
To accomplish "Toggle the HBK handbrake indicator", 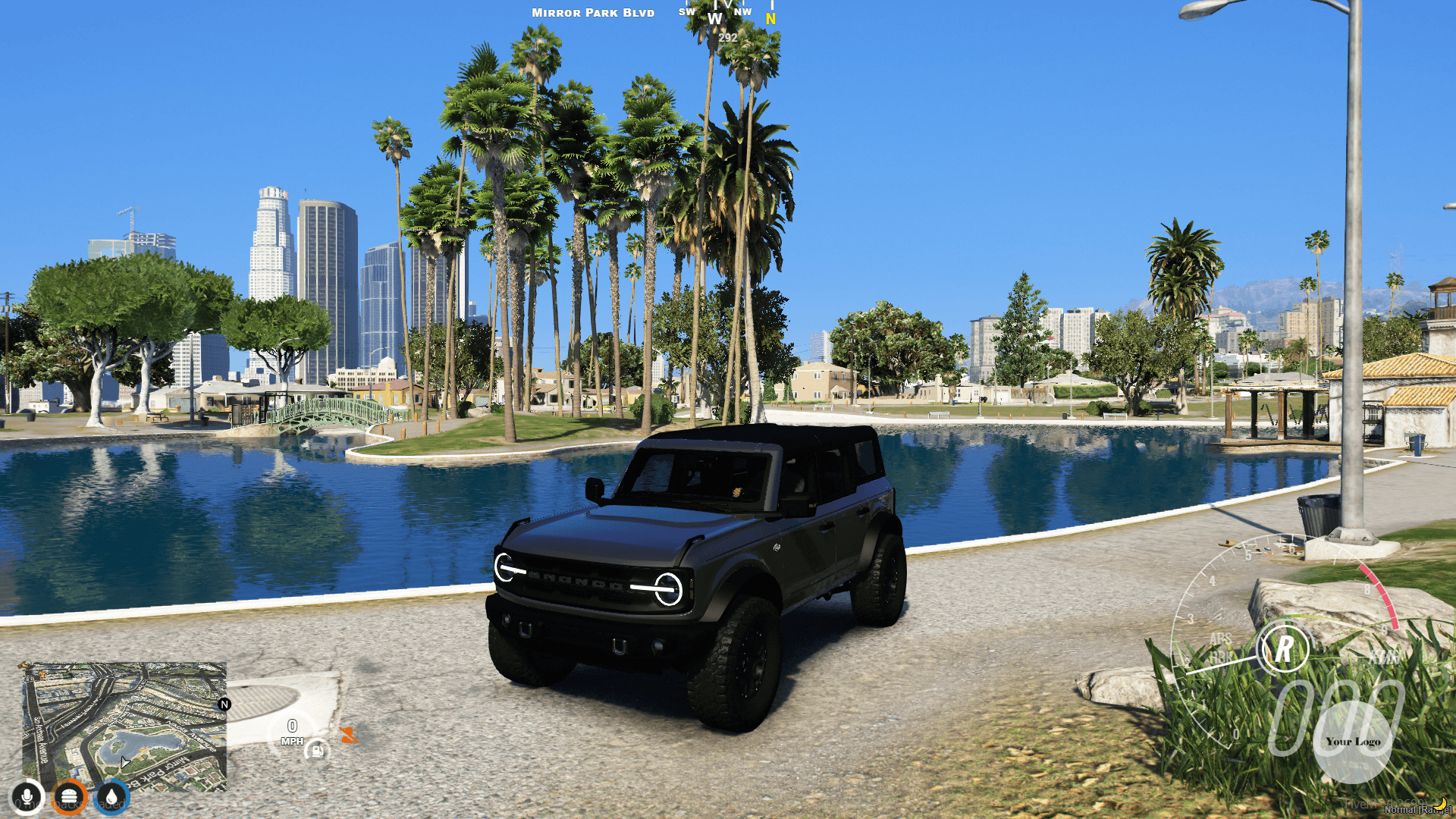I will [x=1222, y=657].
